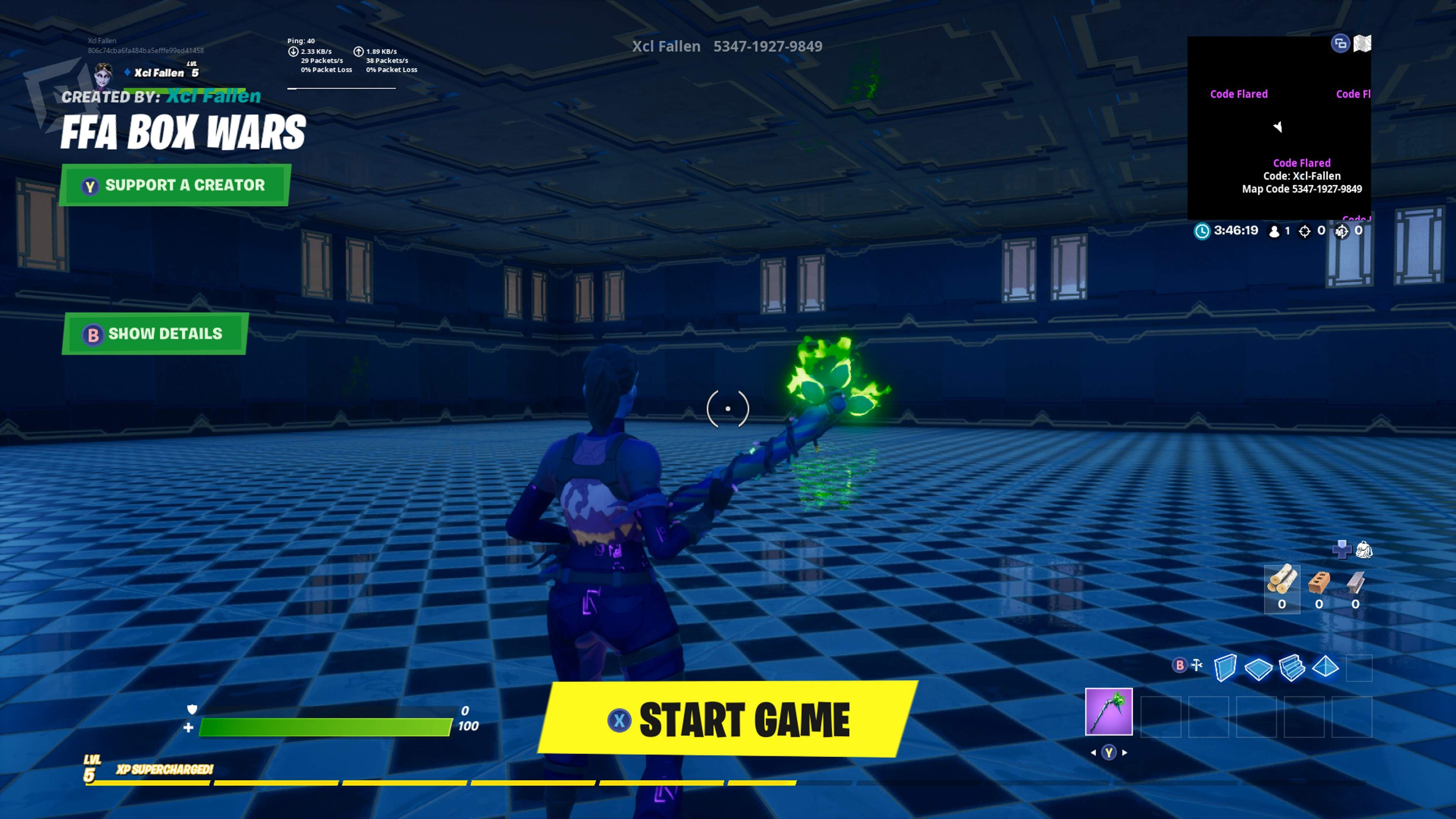Toggle the edit tool hammer icon
1456x819 pixels.
pos(1197,665)
